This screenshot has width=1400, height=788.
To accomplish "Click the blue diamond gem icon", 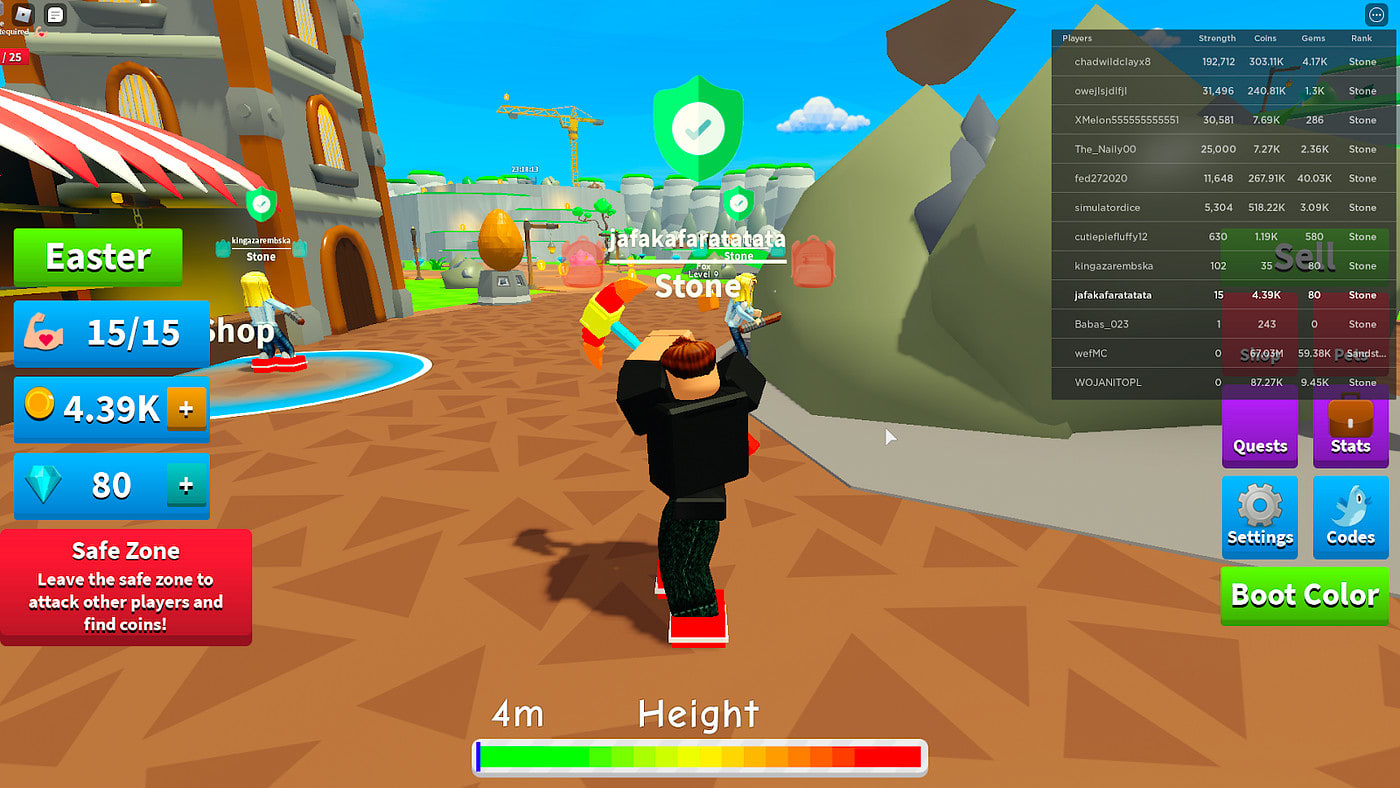I will (45, 486).
